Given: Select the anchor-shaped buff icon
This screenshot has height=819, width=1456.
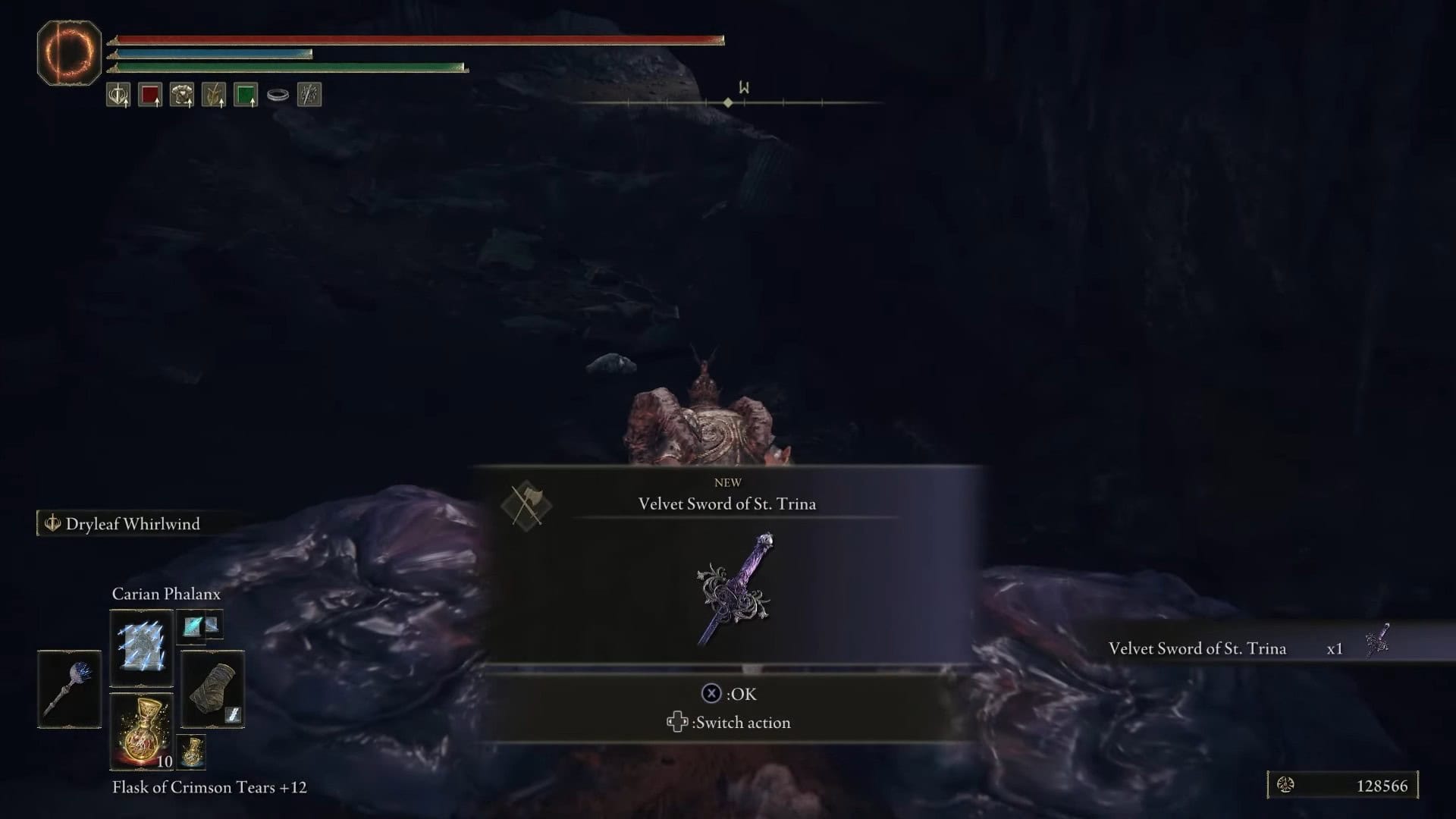Looking at the screenshot, I should (x=118, y=94).
